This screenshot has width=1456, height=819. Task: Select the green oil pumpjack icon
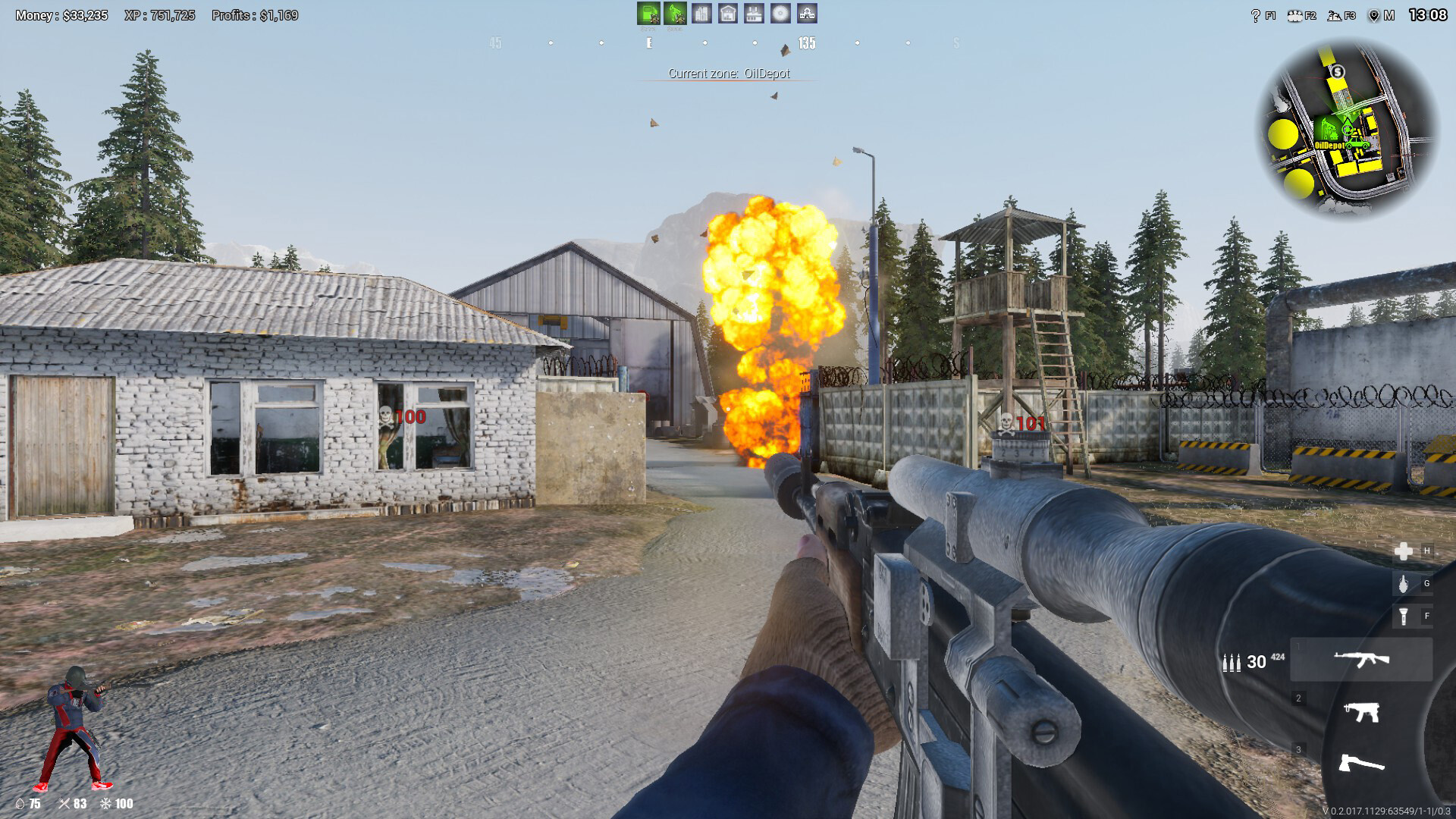click(676, 13)
